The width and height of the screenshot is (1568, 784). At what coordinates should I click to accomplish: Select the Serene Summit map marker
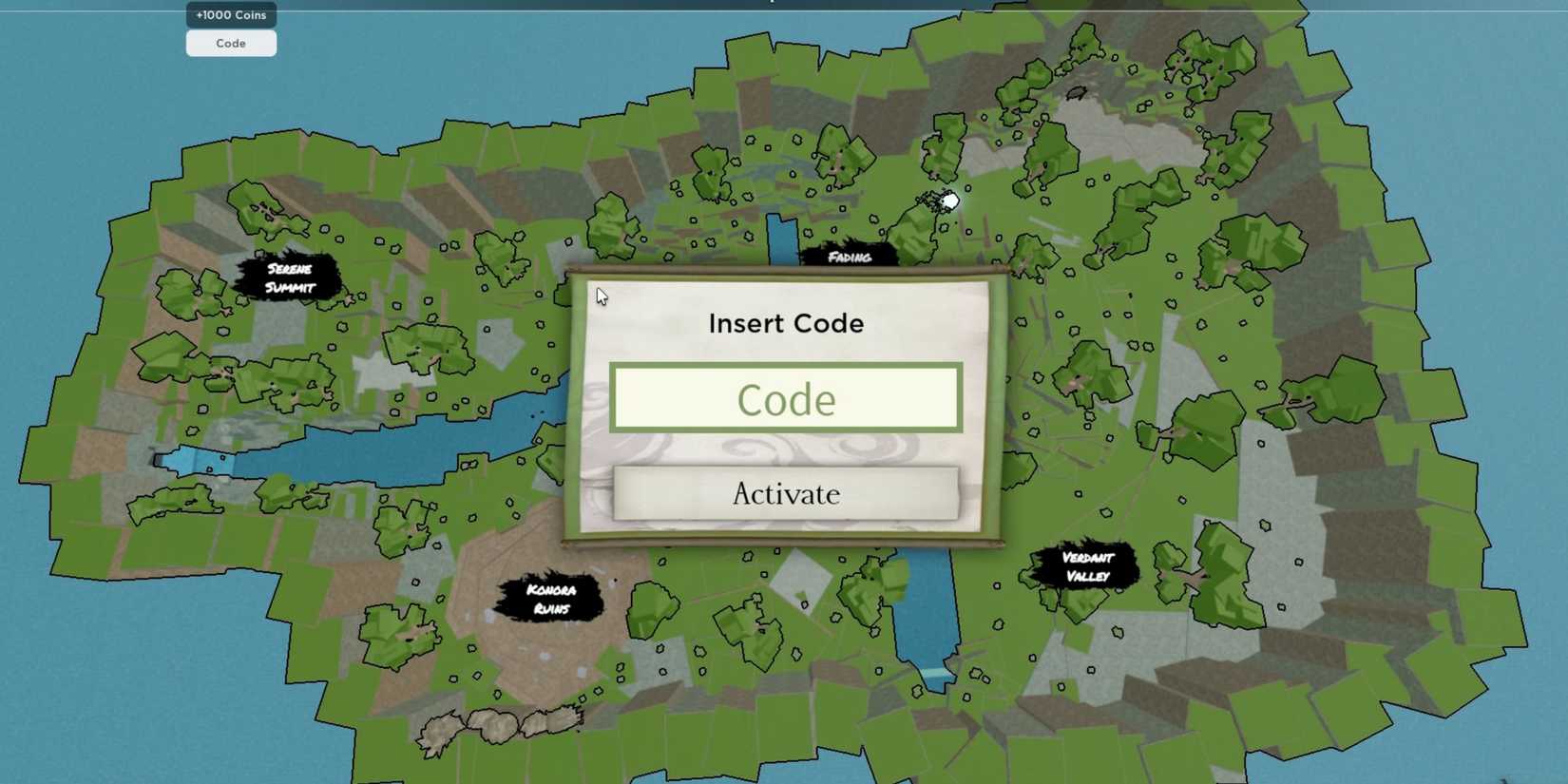tap(290, 277)
